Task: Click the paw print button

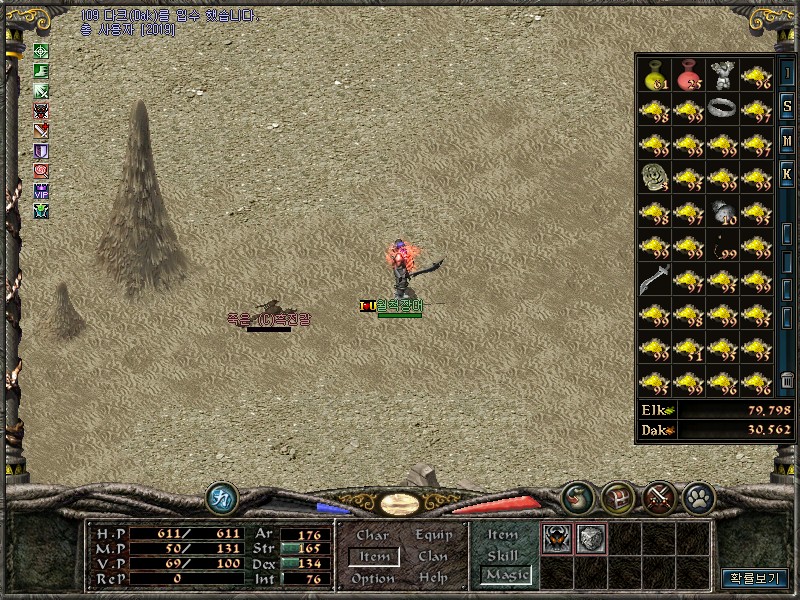Action: click(696, 497)
